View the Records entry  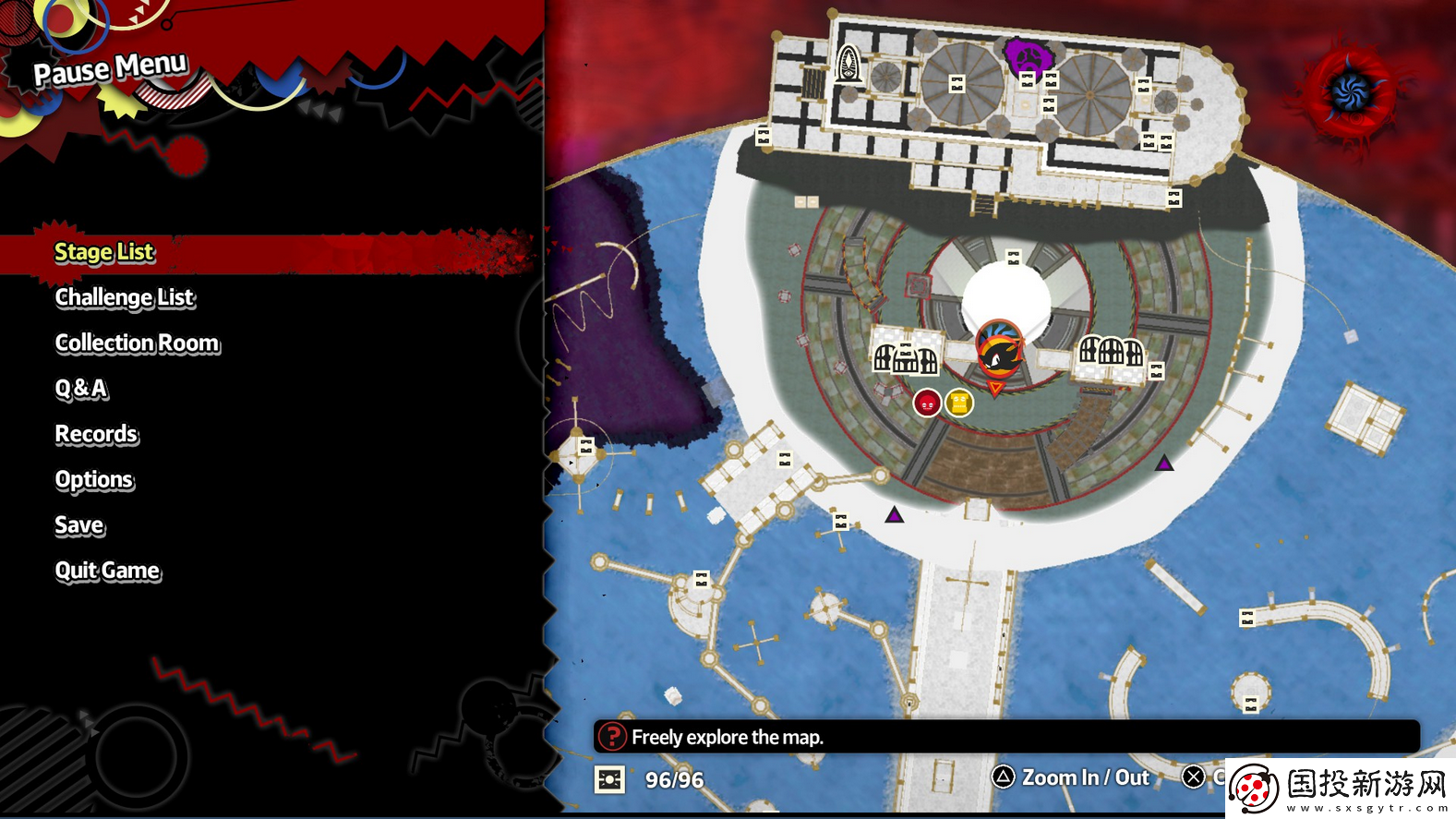96,434
